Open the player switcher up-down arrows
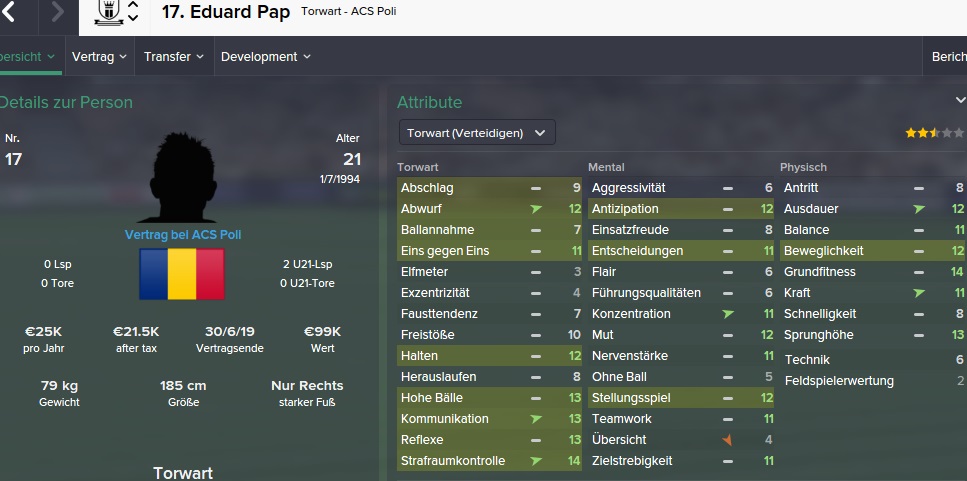The height and width of the screenshot is (481, 967). (133, 13)
